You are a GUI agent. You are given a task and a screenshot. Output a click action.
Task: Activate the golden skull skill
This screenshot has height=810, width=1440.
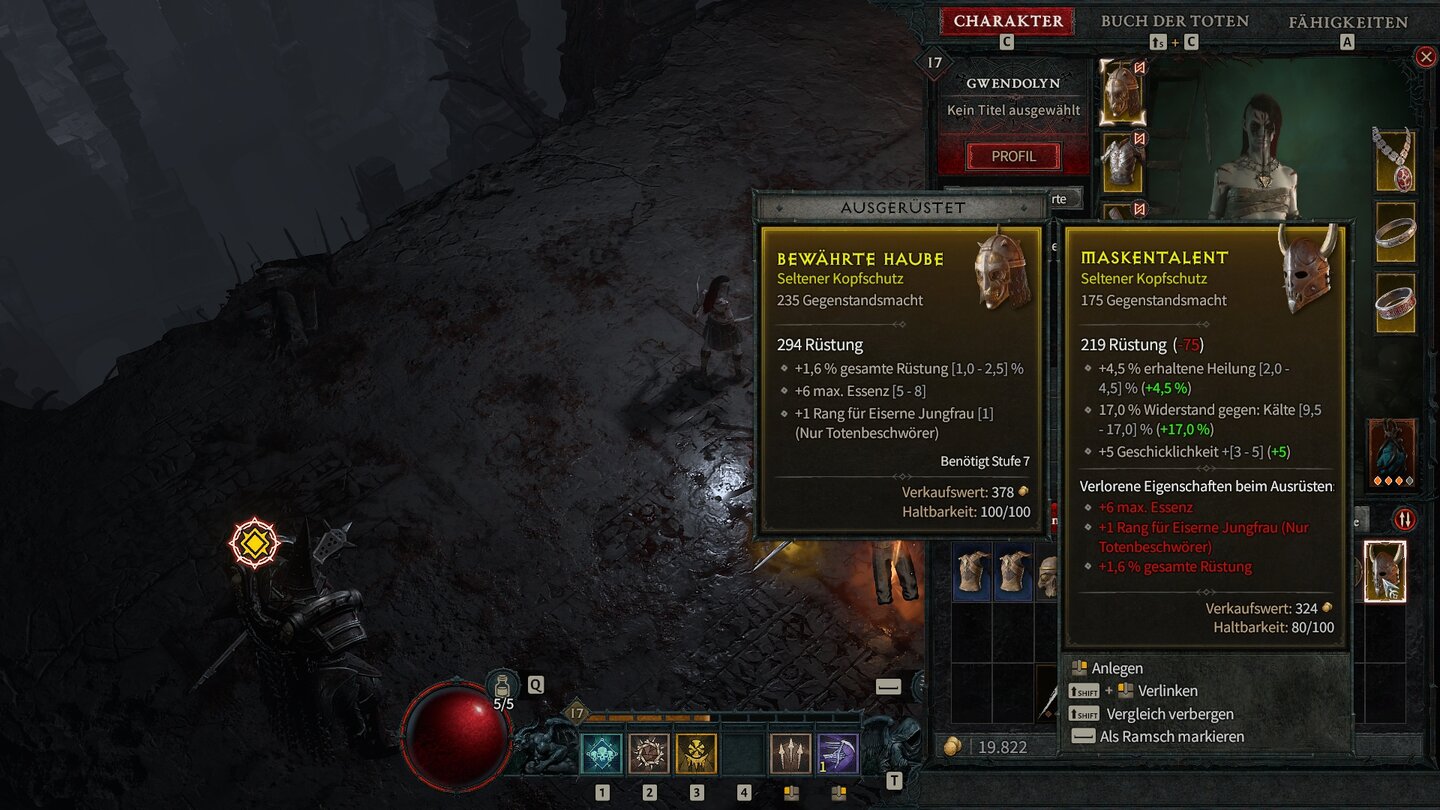(696, 753)
